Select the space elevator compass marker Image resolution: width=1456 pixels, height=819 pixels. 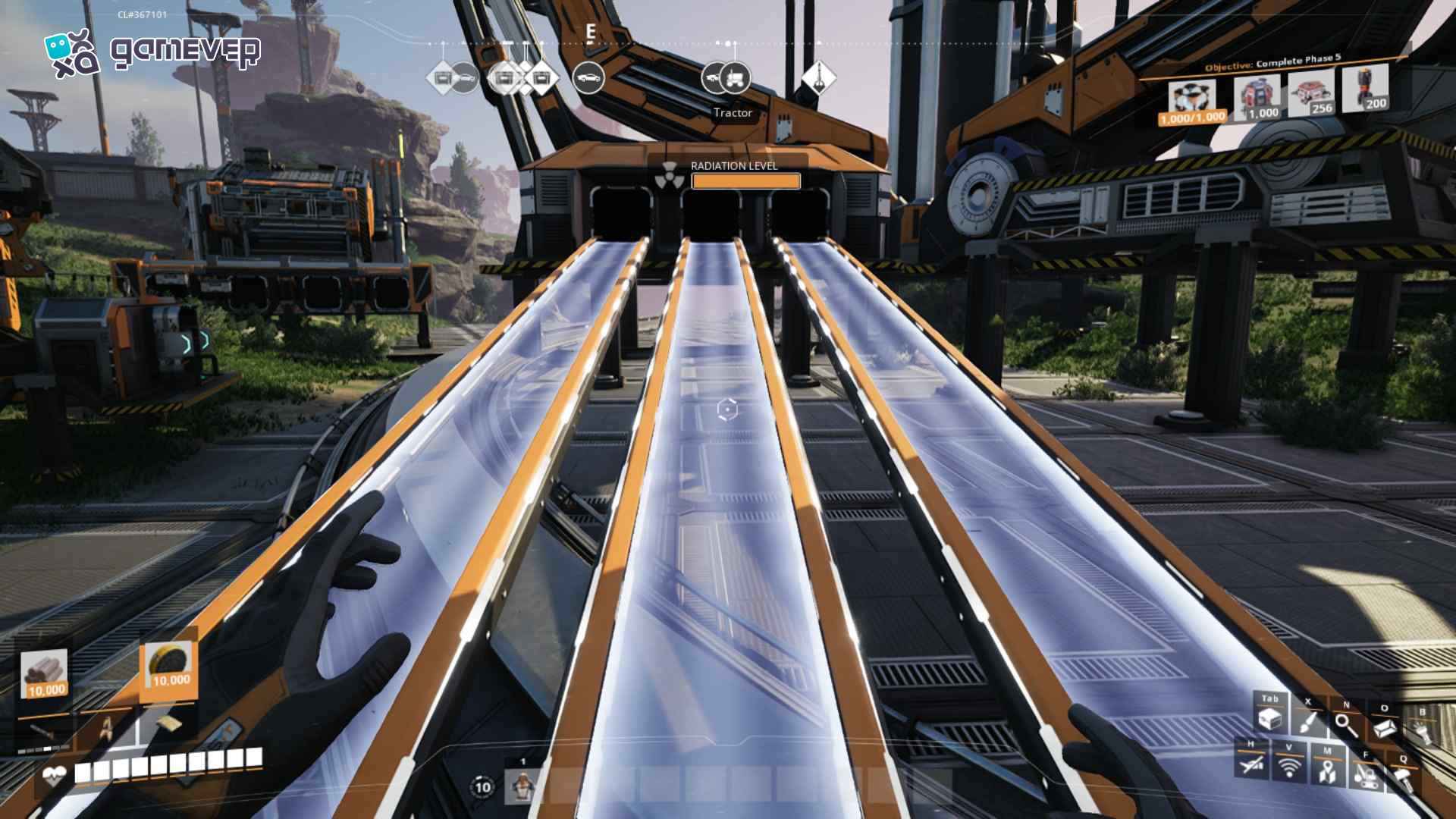coord(818,77)
